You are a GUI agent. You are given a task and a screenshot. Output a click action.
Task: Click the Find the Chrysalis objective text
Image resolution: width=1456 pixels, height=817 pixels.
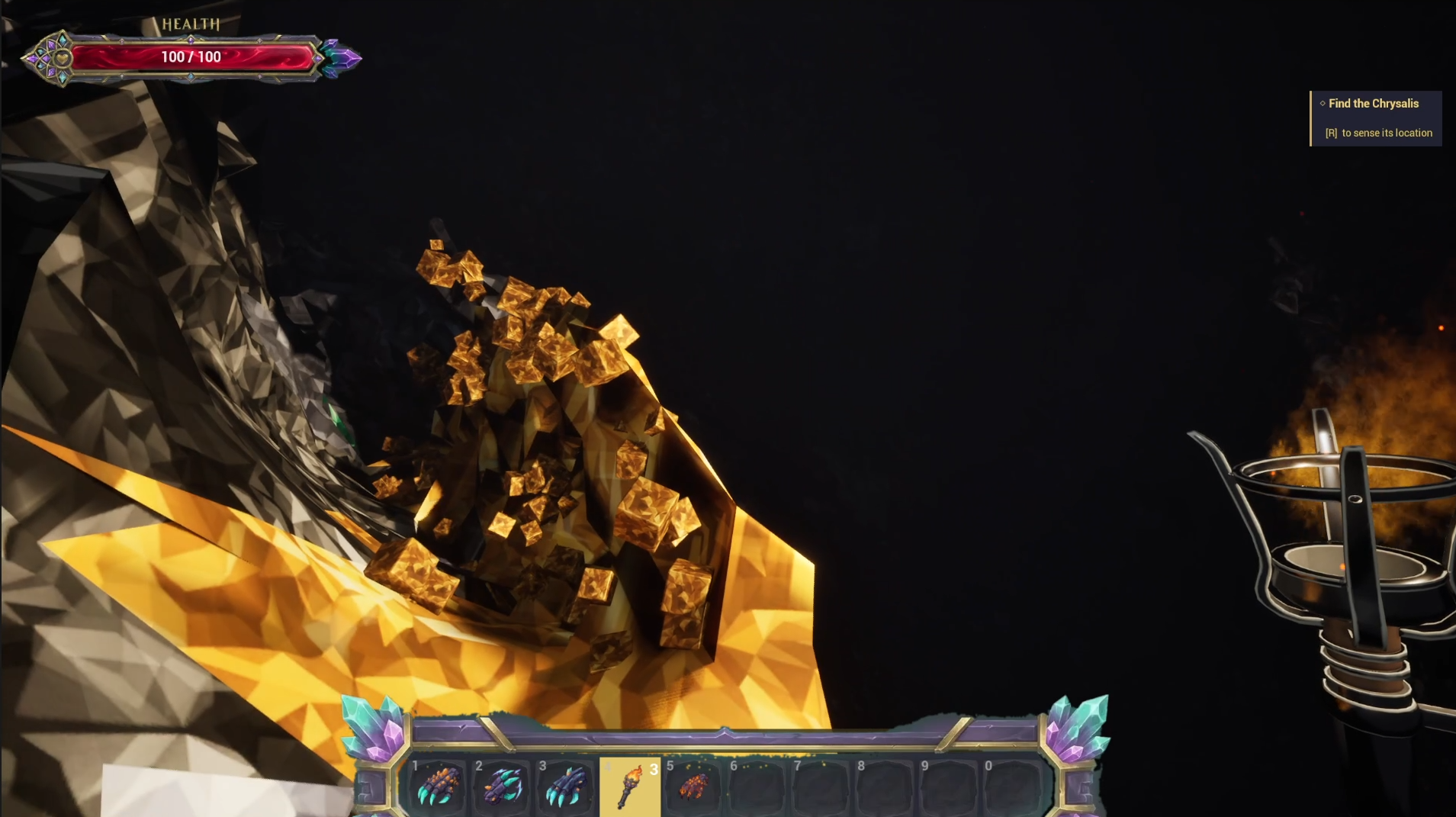[1373, 104]
